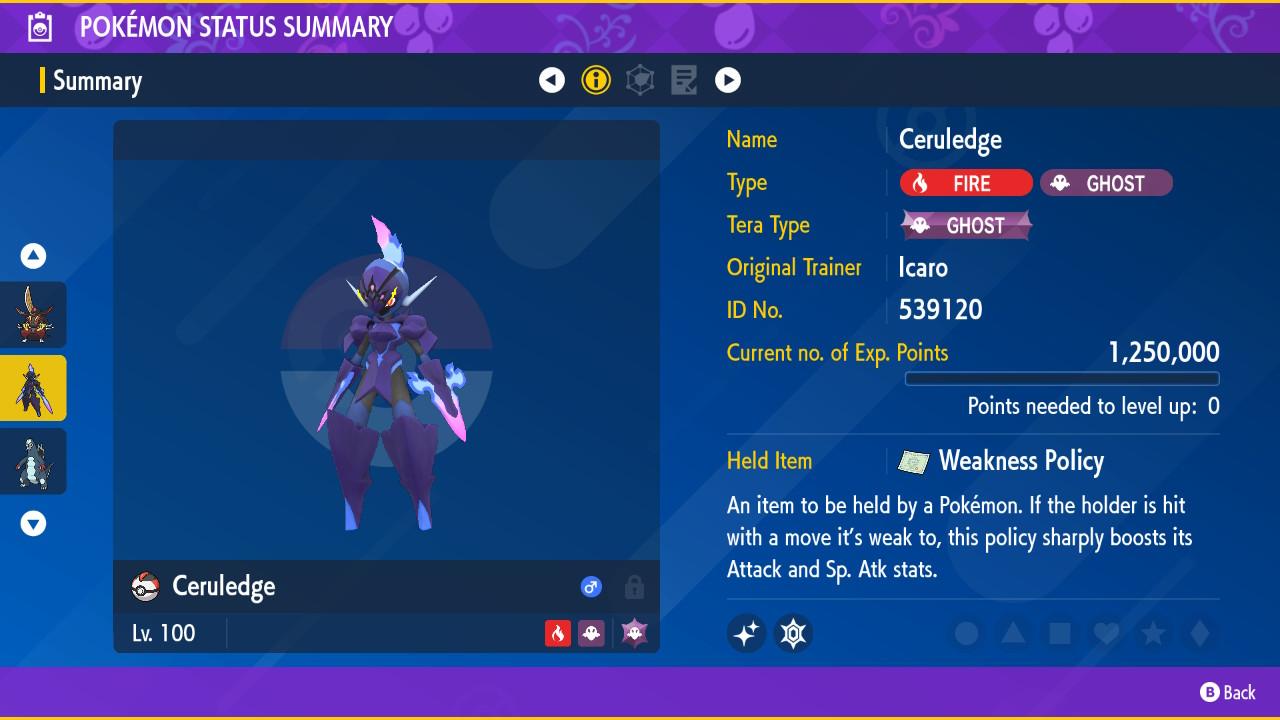Select the Ceruledge party thumbnail

(x=33, y=388)
